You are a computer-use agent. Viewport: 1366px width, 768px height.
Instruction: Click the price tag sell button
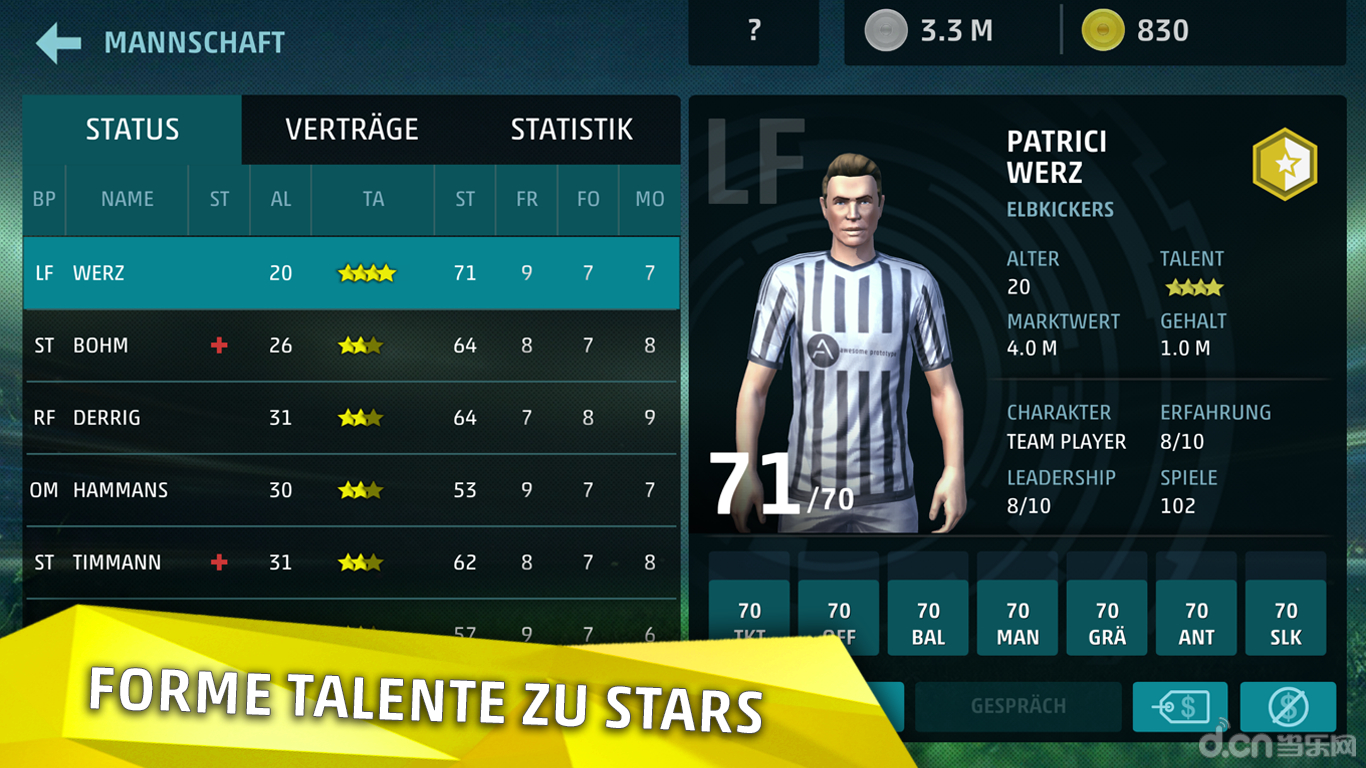[1180, 706]
